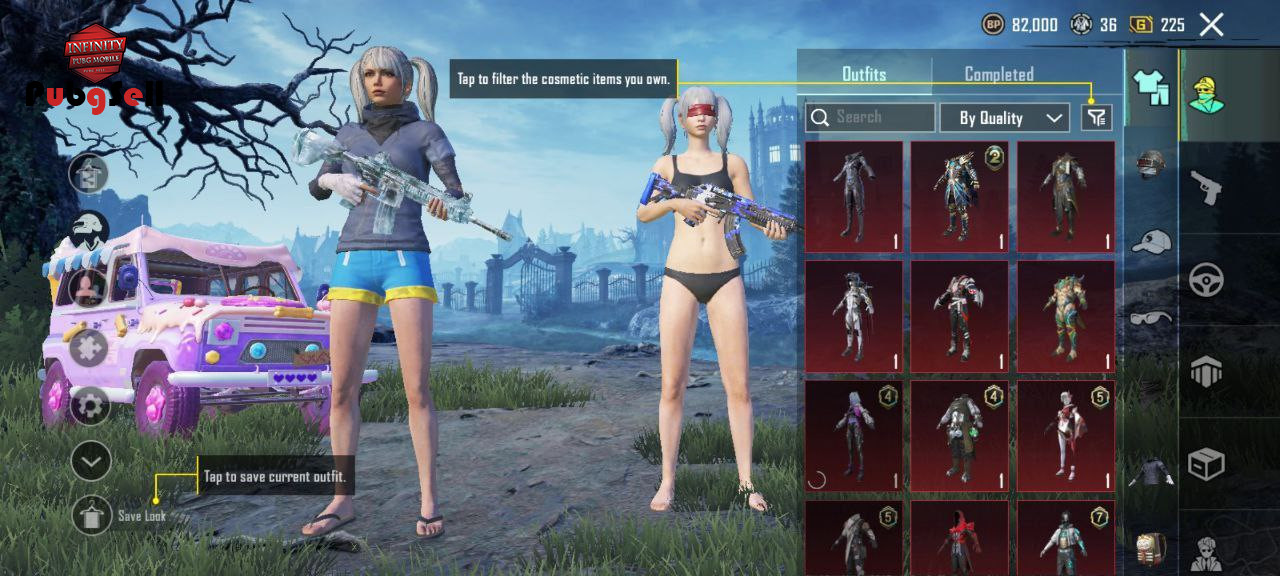Select the blue armored outfit with badge 2
Screen dimensions: 1280x576
pos(958,196)
